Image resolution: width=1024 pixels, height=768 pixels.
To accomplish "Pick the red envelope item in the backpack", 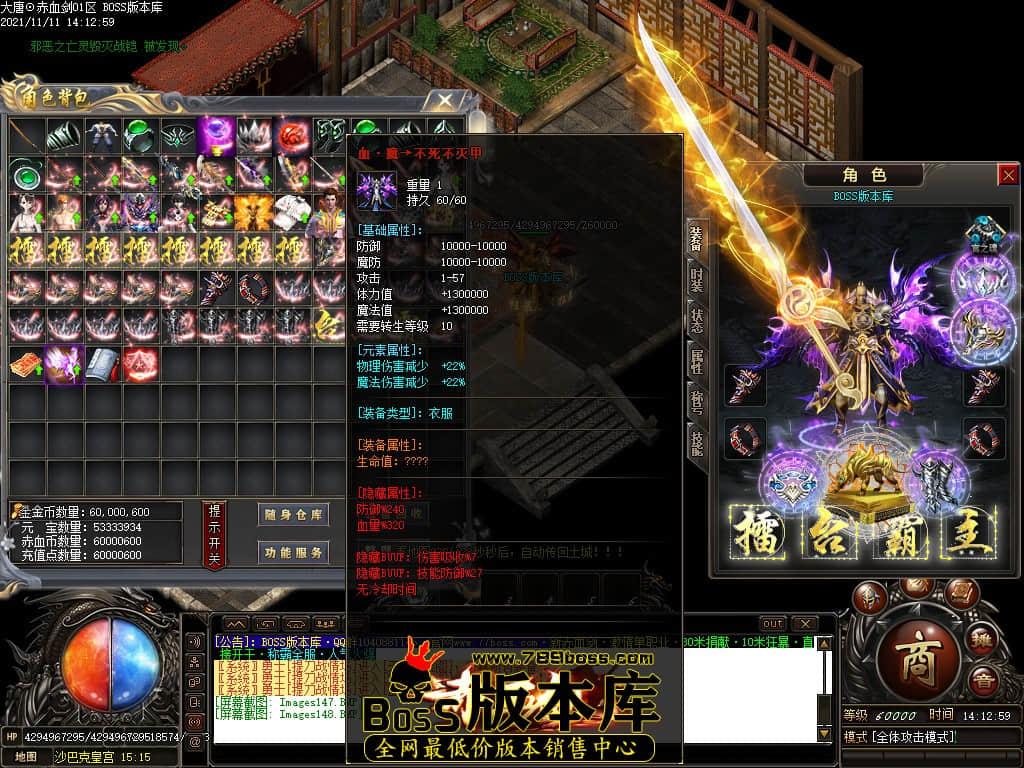I will [26, 364].
